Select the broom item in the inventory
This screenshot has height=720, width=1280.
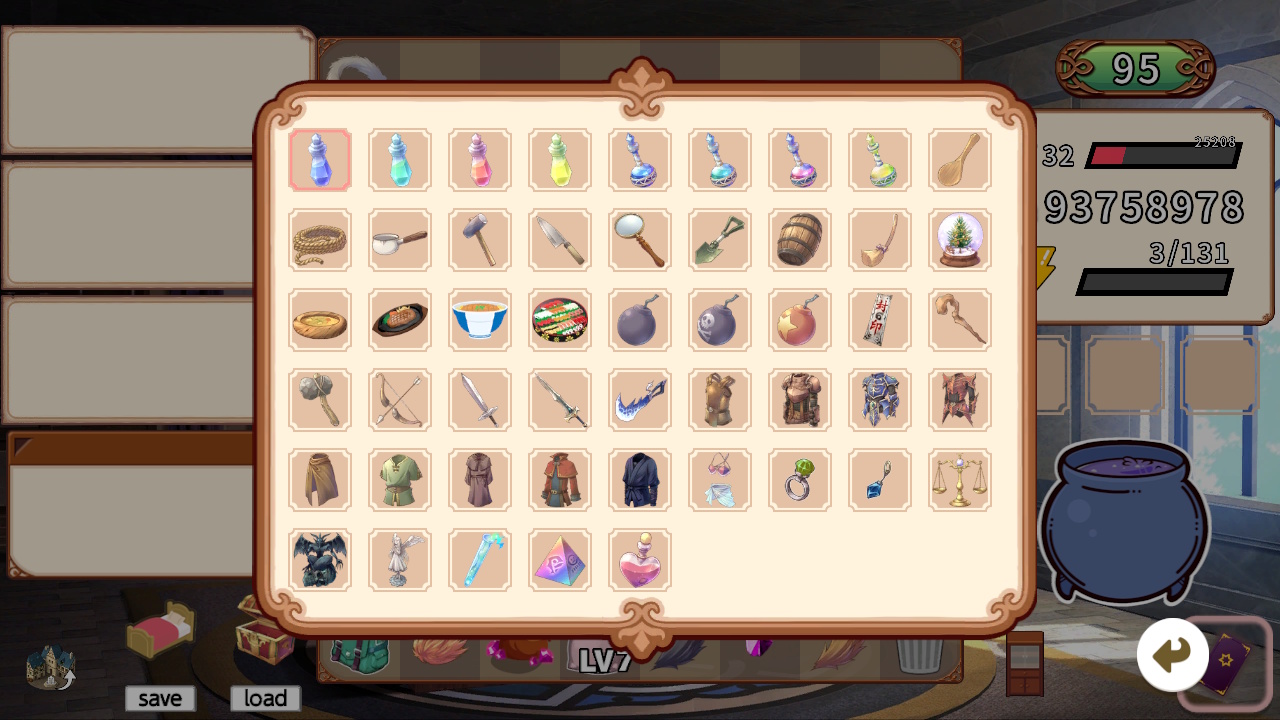pos(880,240)
